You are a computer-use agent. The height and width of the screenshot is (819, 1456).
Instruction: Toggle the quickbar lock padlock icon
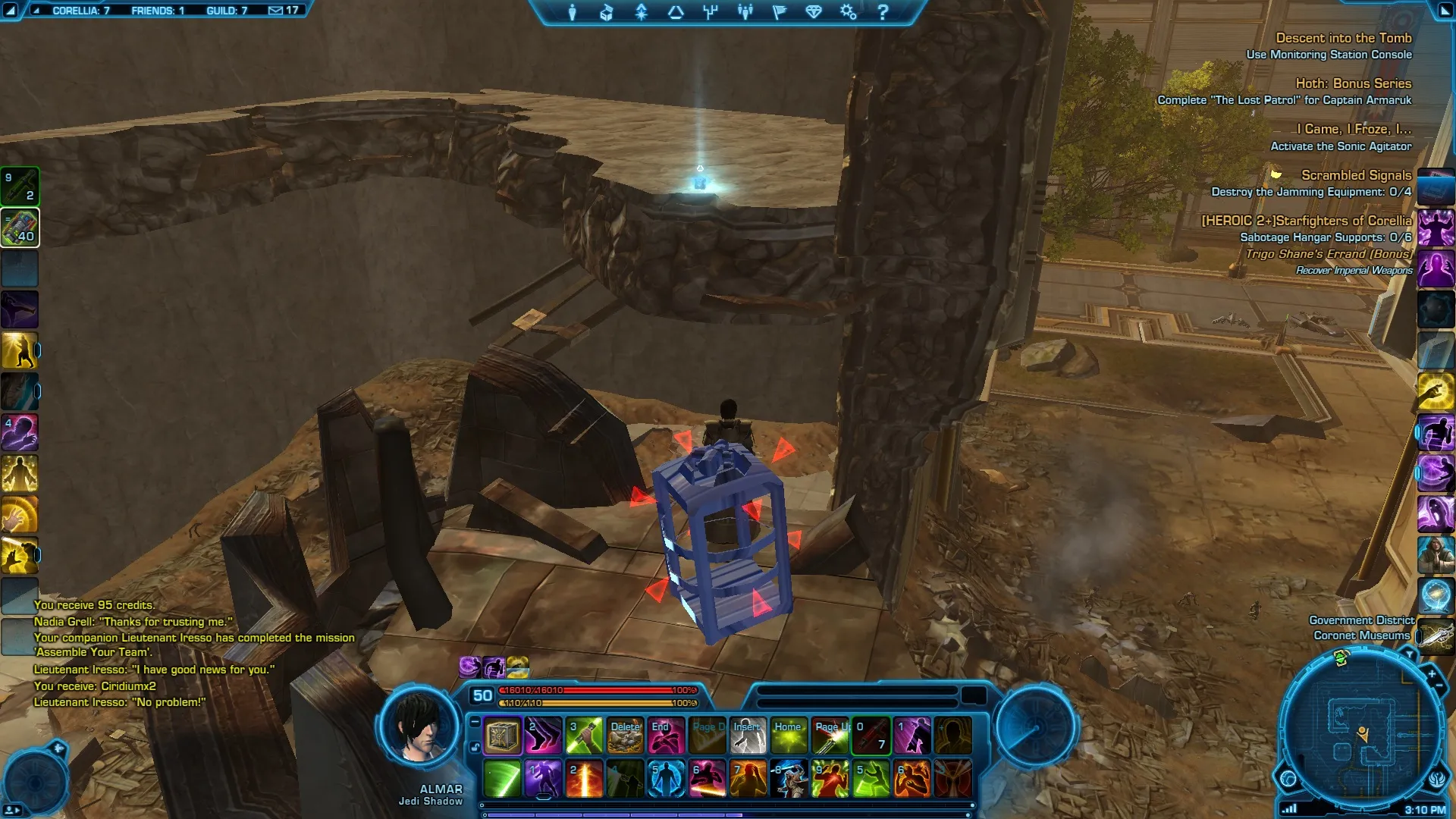475,747
